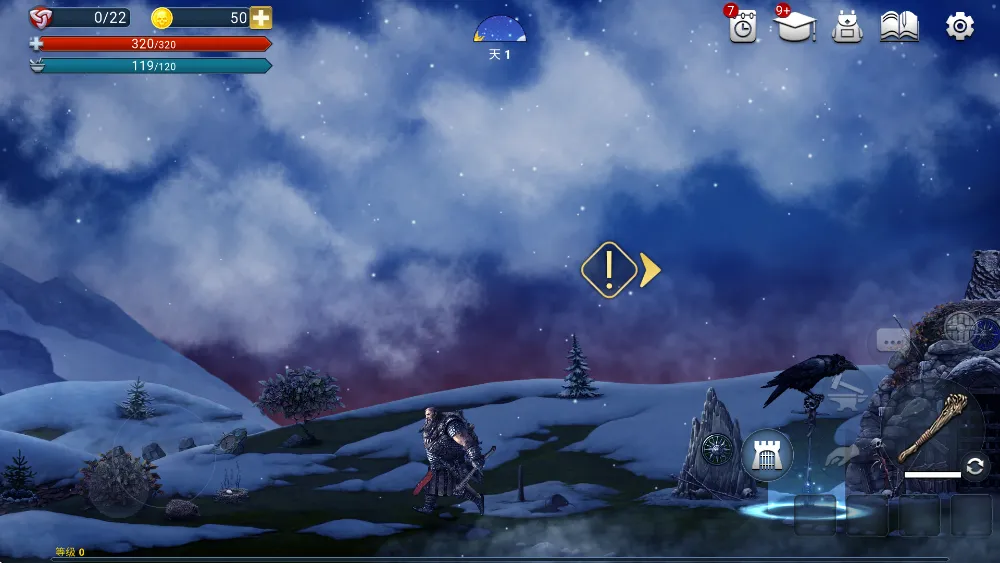
Task: Click the gold plus button to add coins
Action: pyautogui.click(x=261, y=18)
